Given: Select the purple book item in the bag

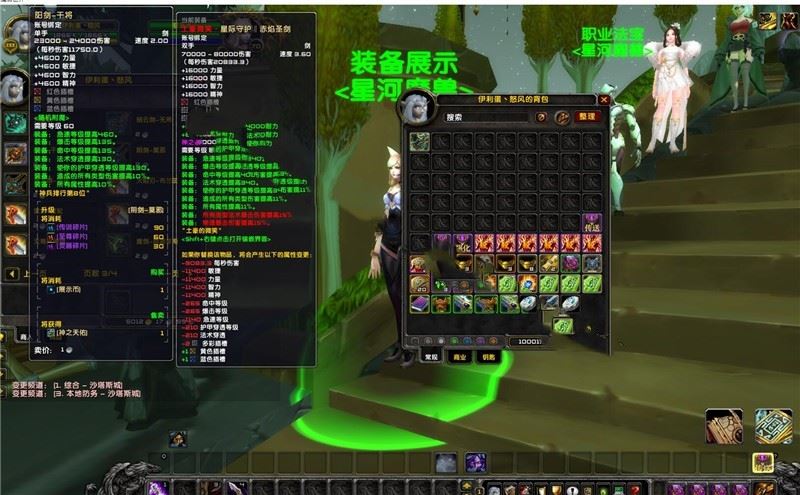Looking at the screenshot, I should (420, 303).
